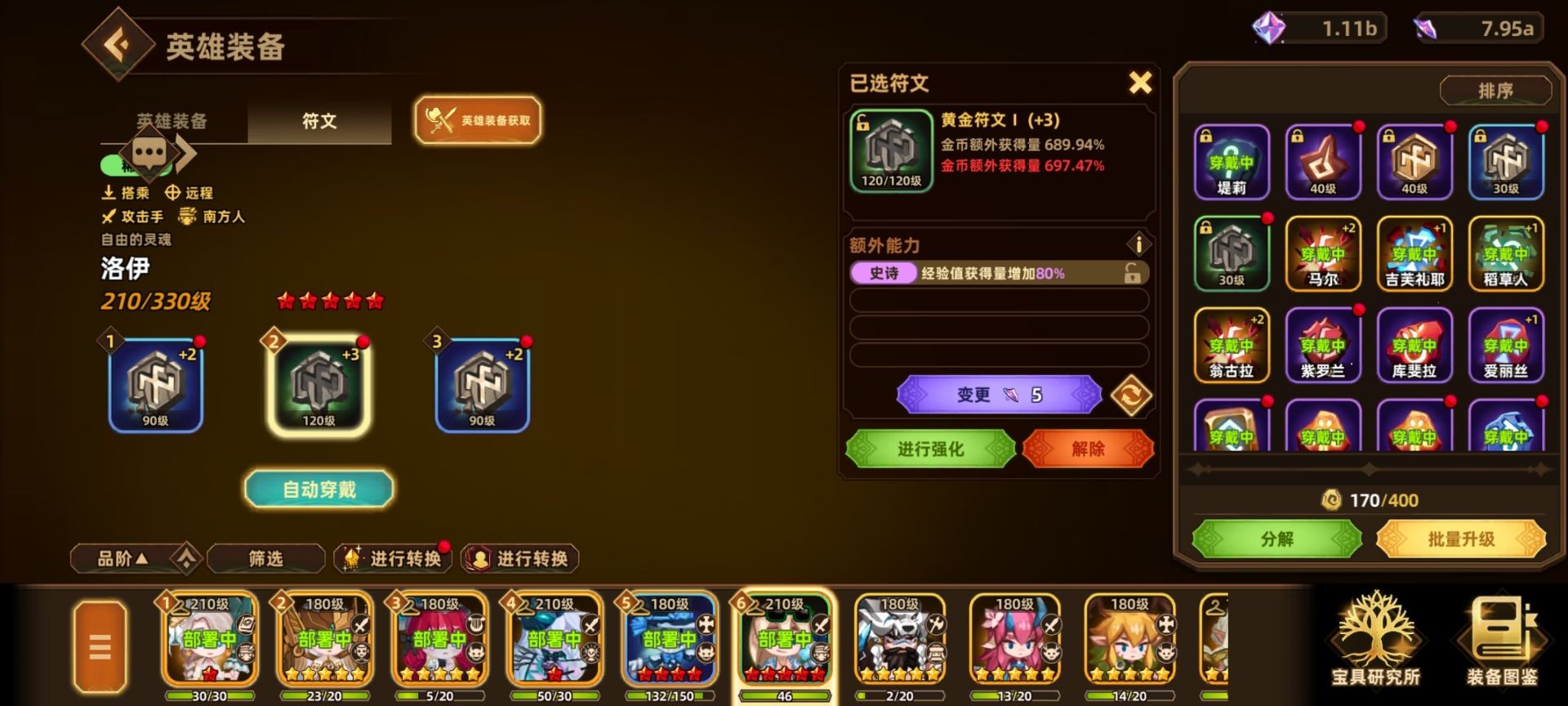Select the equipped 120级 rune in slot 2
This screenshot has height=706, width=1568.
tap(318, 384)
